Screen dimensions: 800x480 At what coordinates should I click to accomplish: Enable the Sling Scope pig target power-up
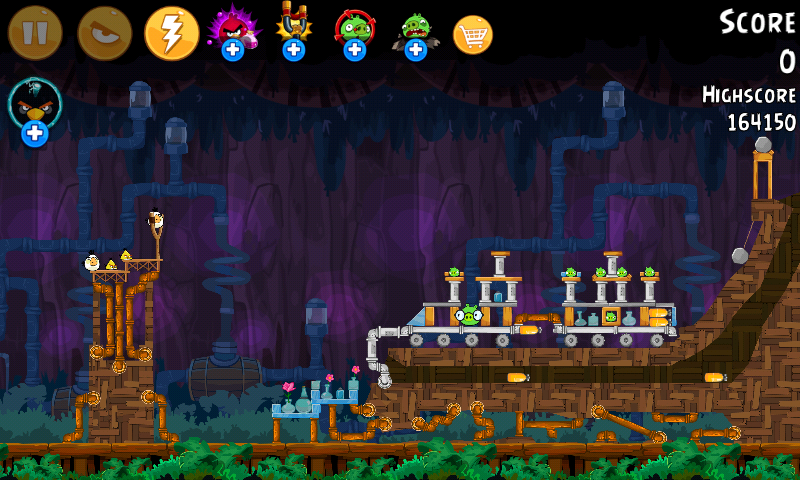click(x=354, y=31)
